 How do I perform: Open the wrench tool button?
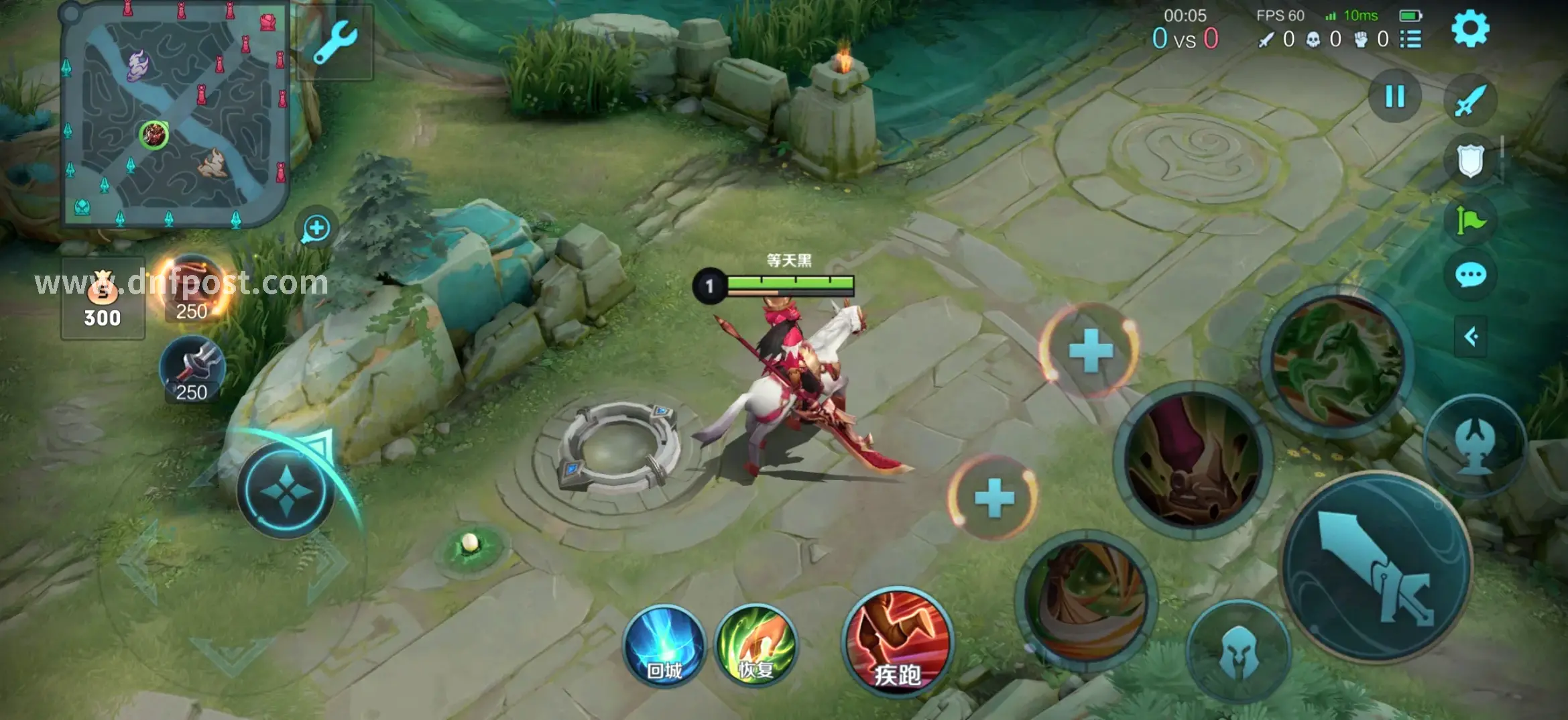click(335, 42)
